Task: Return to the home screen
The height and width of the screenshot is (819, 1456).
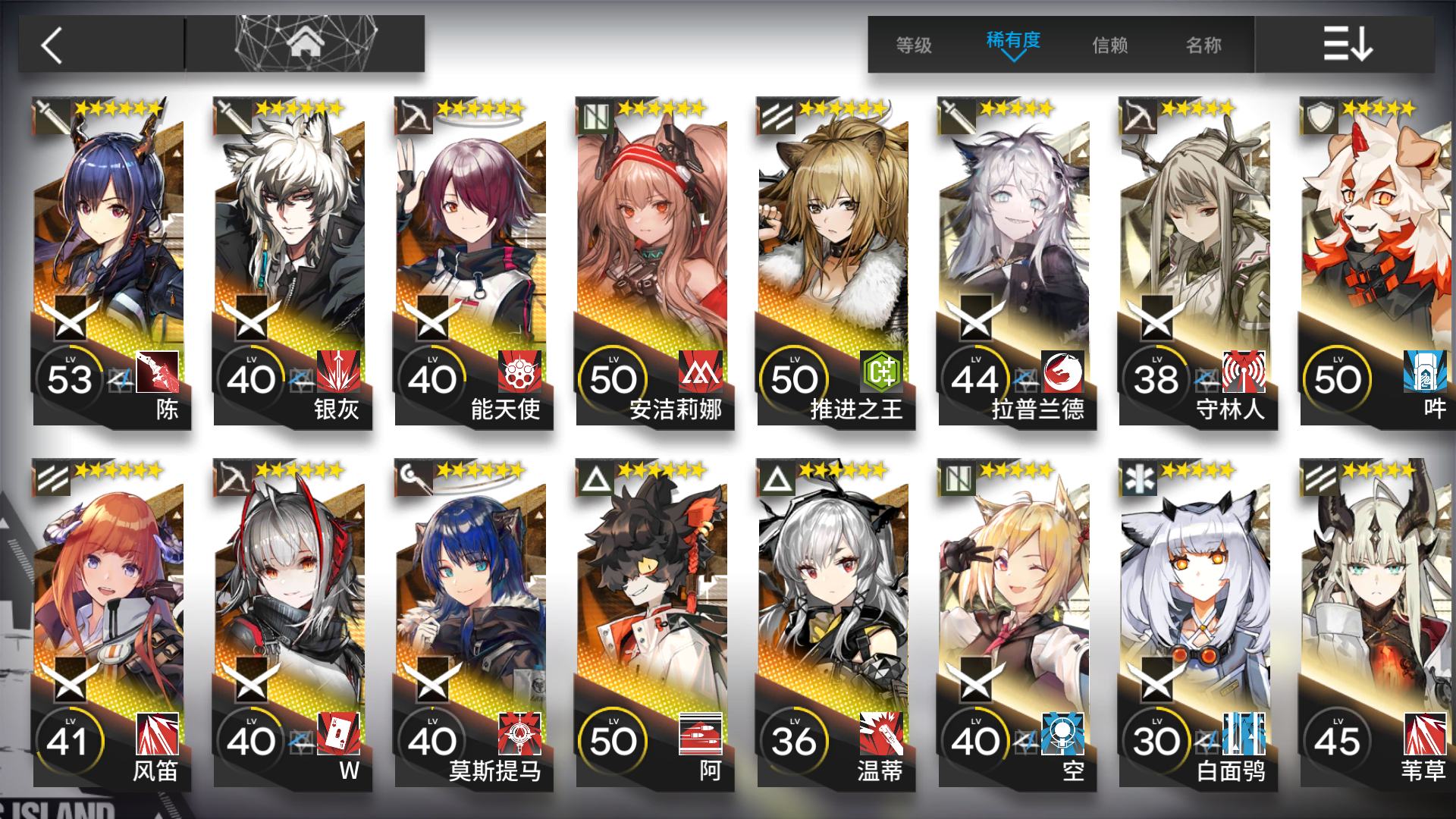Action: click(305, 44)
